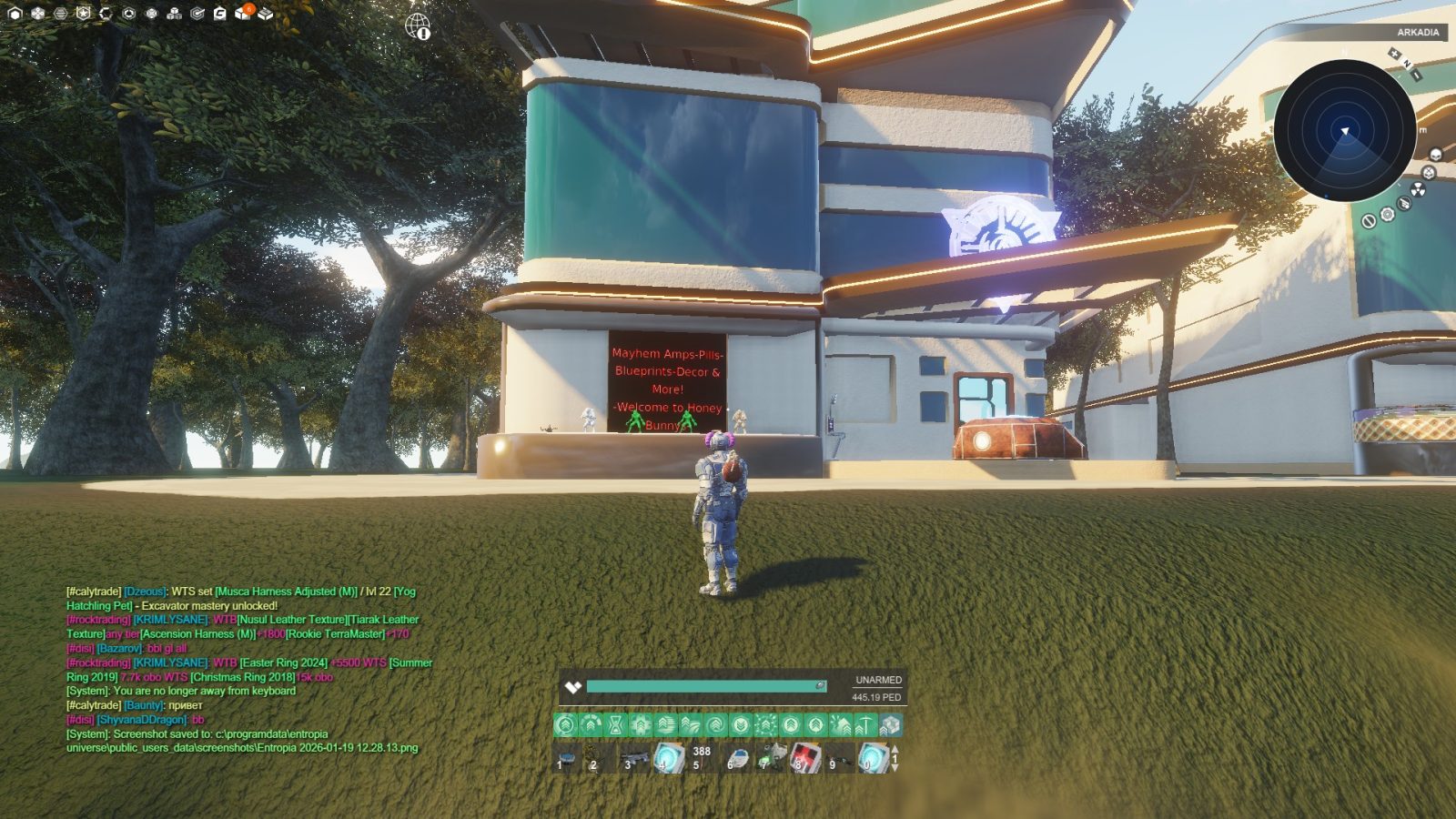Toggle the no-entry icon below the minimap
Viewport: 1456px width, 819px height.
click(1370, 222)
